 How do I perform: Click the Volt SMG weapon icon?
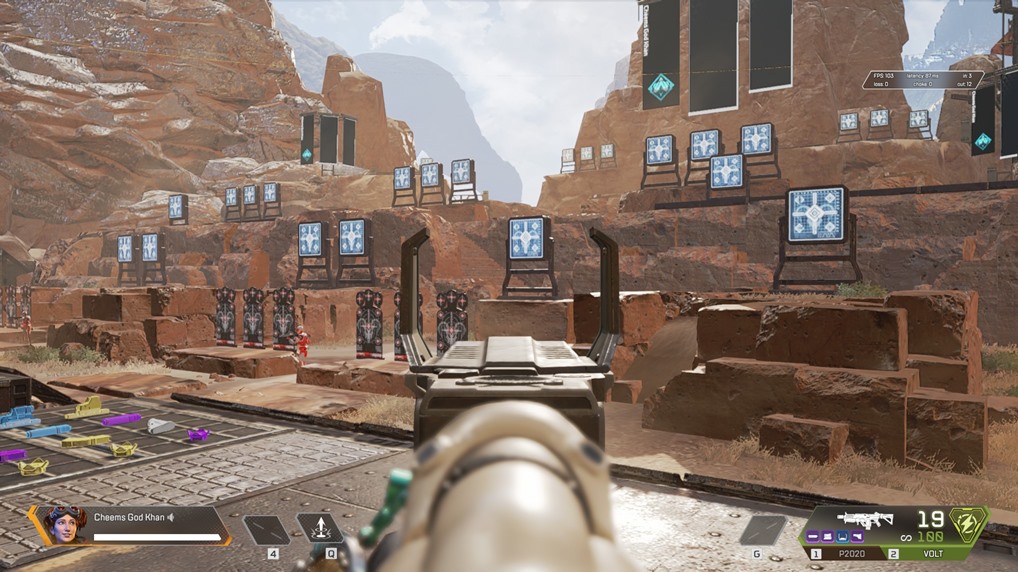click(x=866, y=520)
